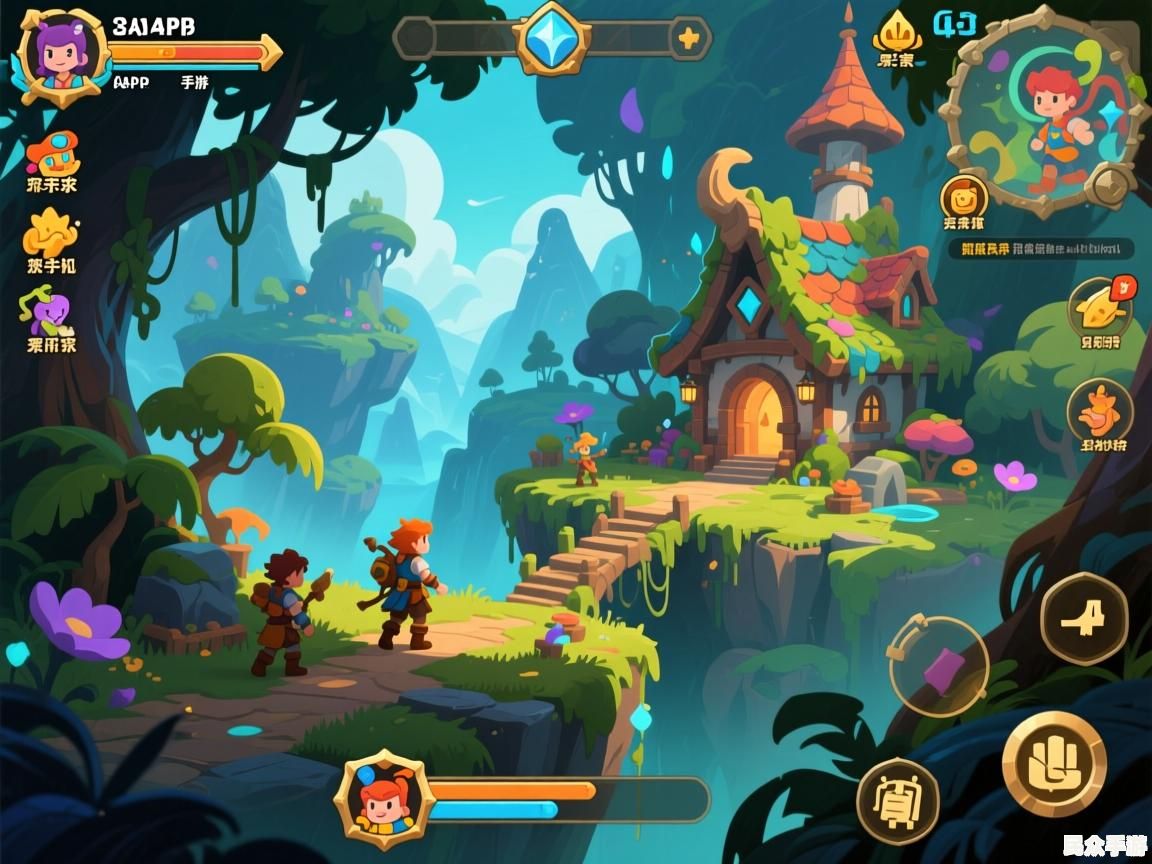This screenshot has height=864, width=1152.
Task: Hit the golden fist attack button
Action: pyautogui.click(x=1054, y=763)
